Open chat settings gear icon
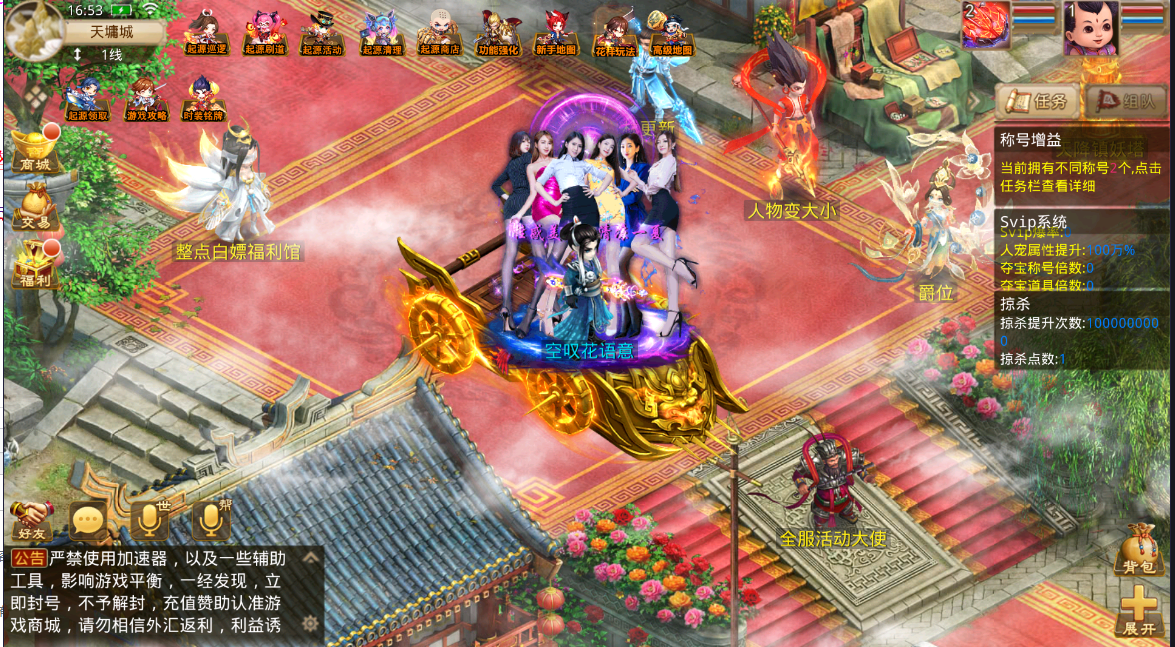The width and height of the screenshot is (1175, 647). coord(311,624)
